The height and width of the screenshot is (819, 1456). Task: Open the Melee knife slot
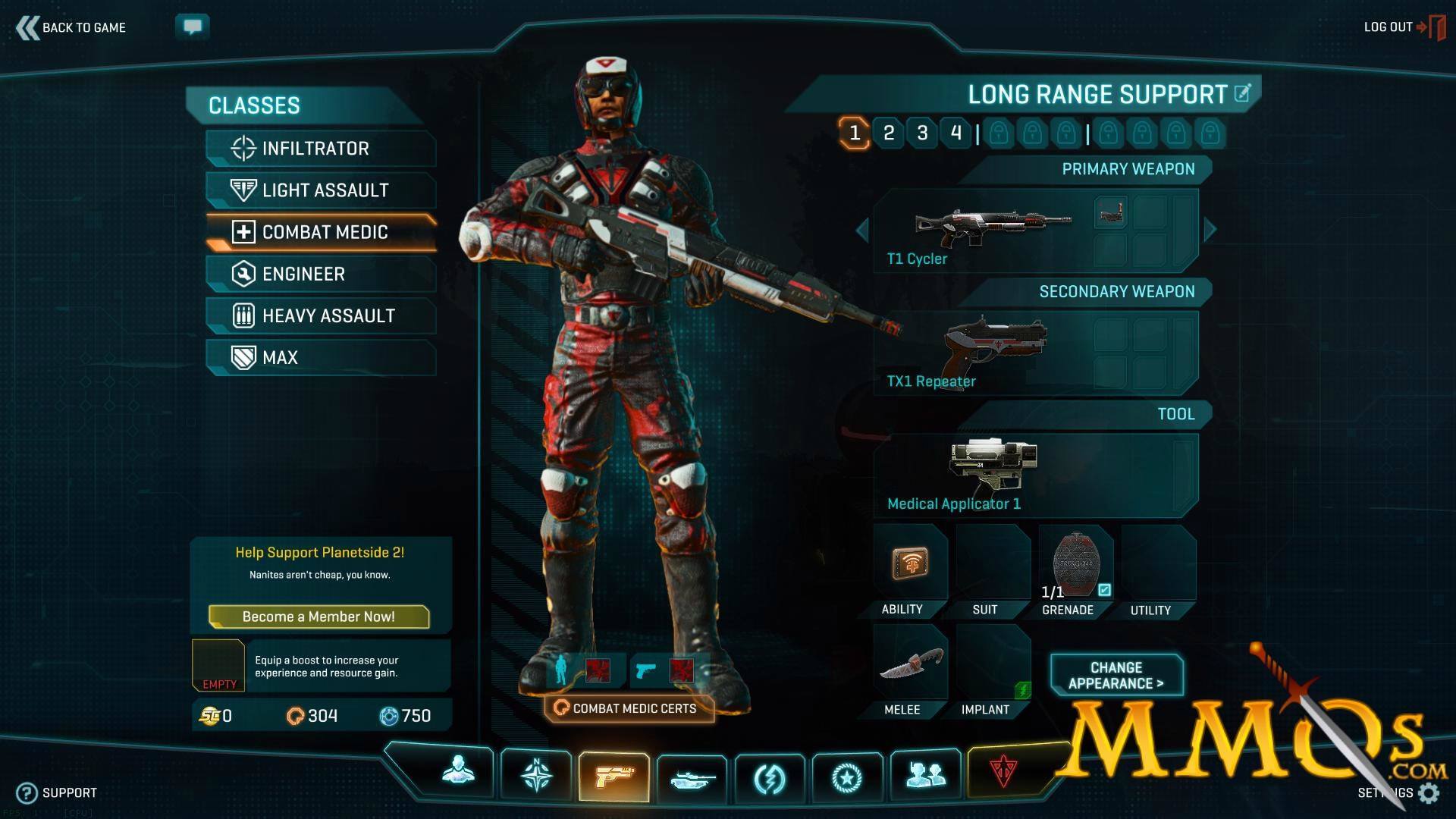point(909,665)
